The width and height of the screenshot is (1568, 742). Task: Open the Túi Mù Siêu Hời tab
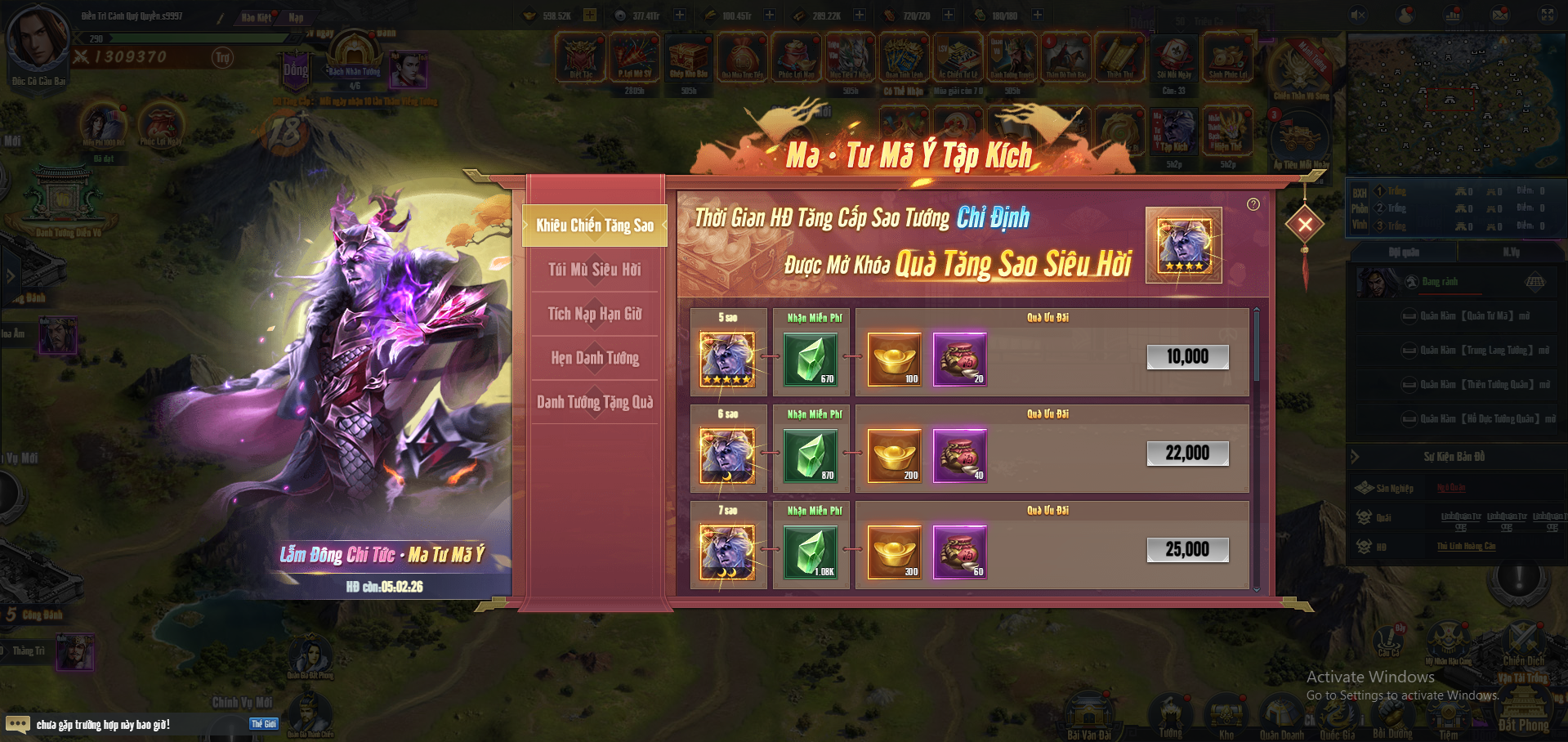point(595,270)
